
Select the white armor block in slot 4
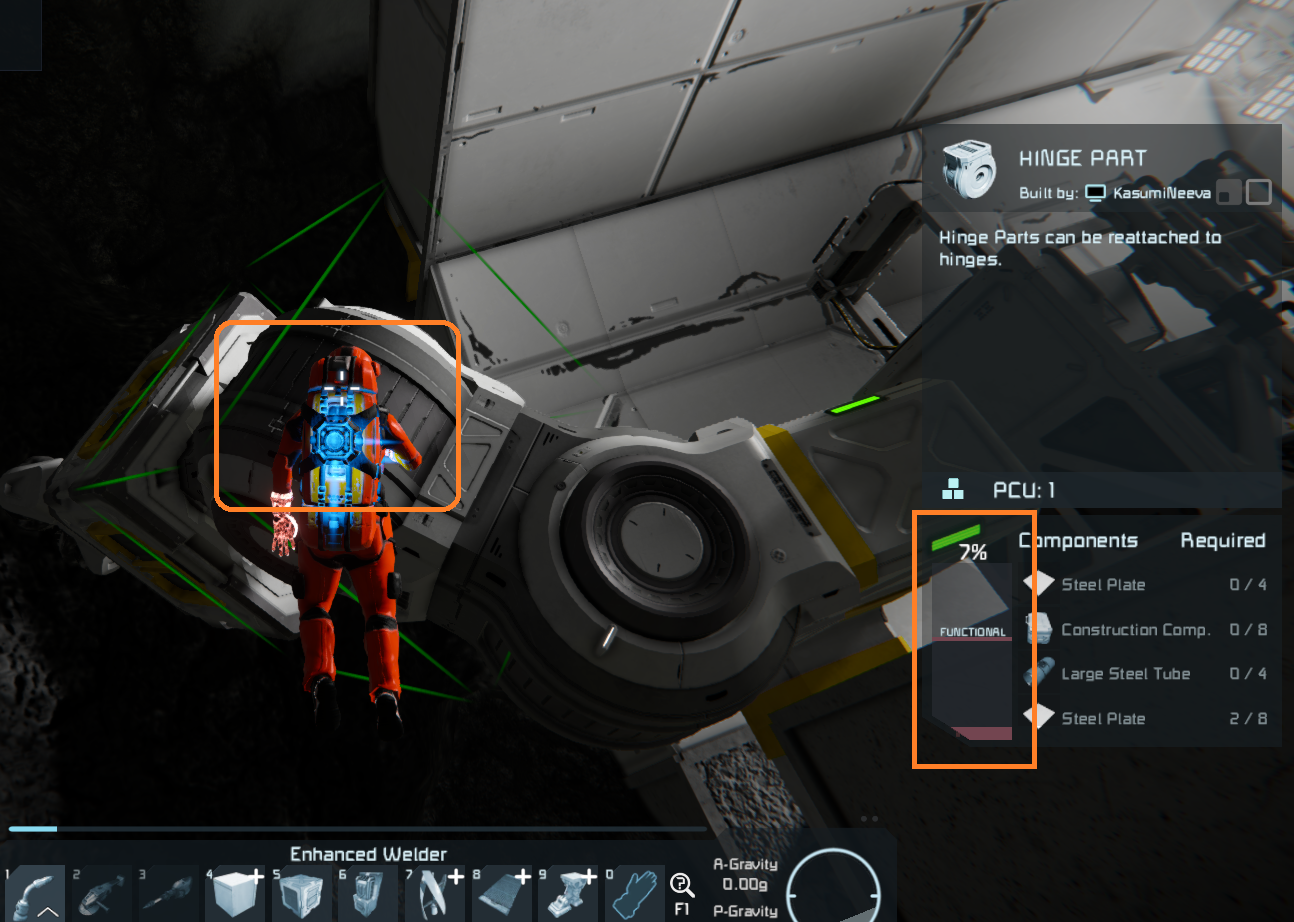point(235,894)
